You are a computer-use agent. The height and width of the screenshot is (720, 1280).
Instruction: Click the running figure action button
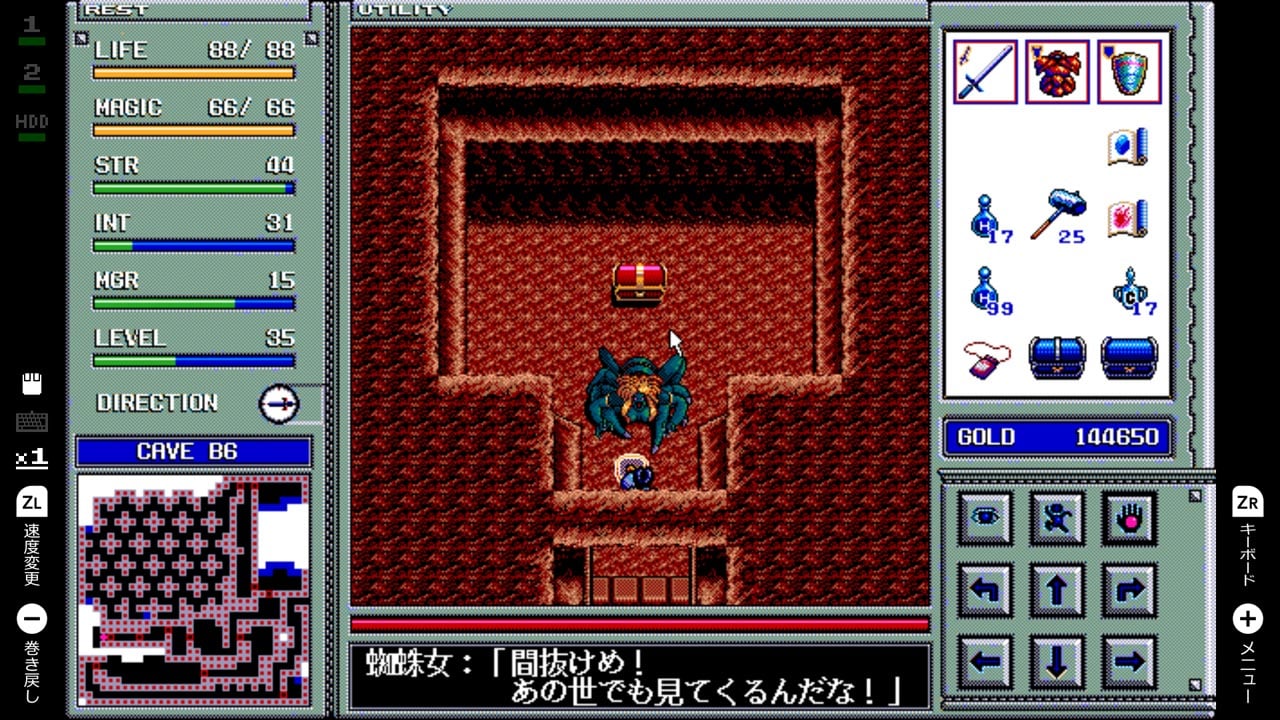tap(1057, 517)
